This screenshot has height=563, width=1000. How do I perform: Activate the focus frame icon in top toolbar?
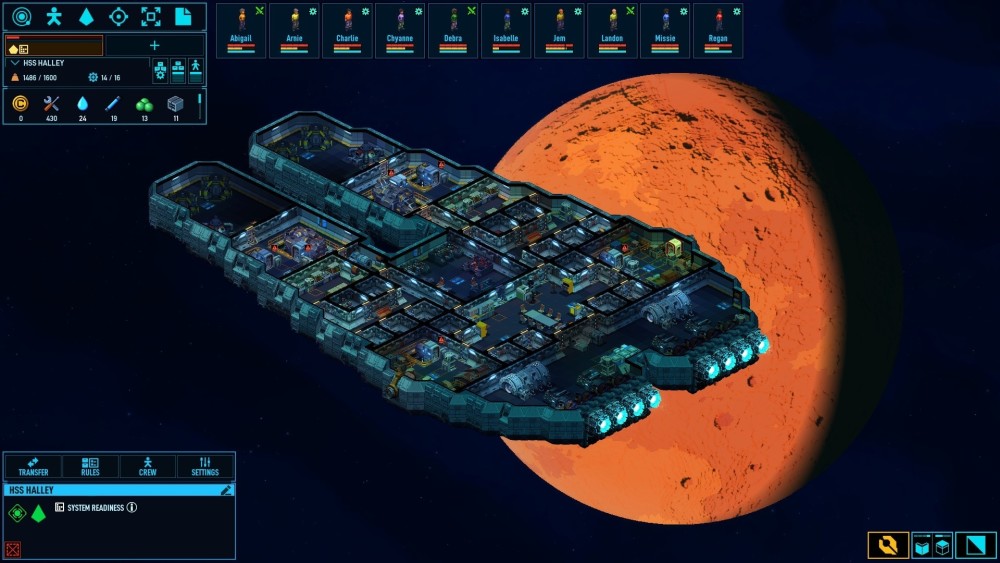(150, 16)
